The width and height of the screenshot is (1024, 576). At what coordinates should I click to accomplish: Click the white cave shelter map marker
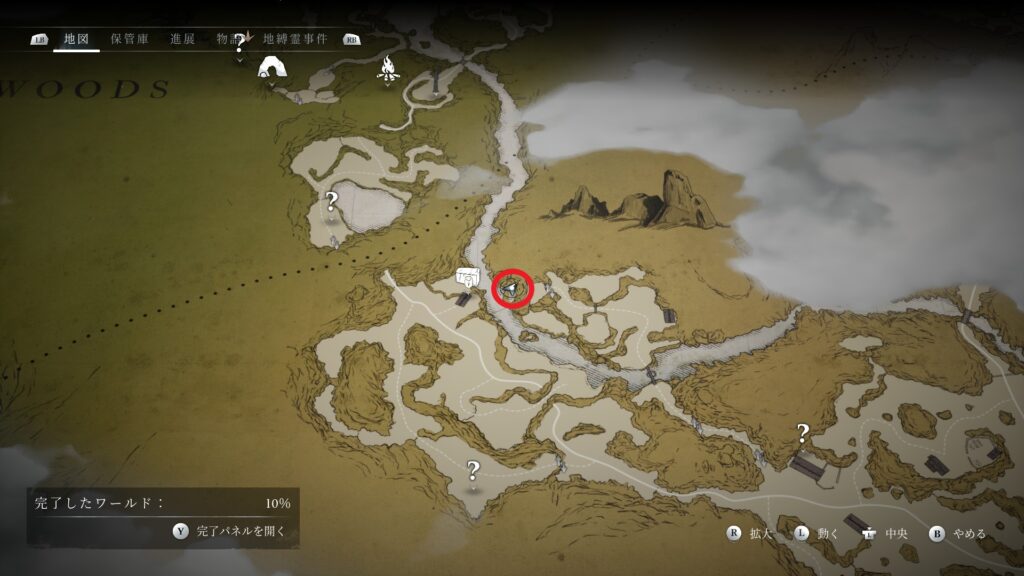click(x=271, y=68)
